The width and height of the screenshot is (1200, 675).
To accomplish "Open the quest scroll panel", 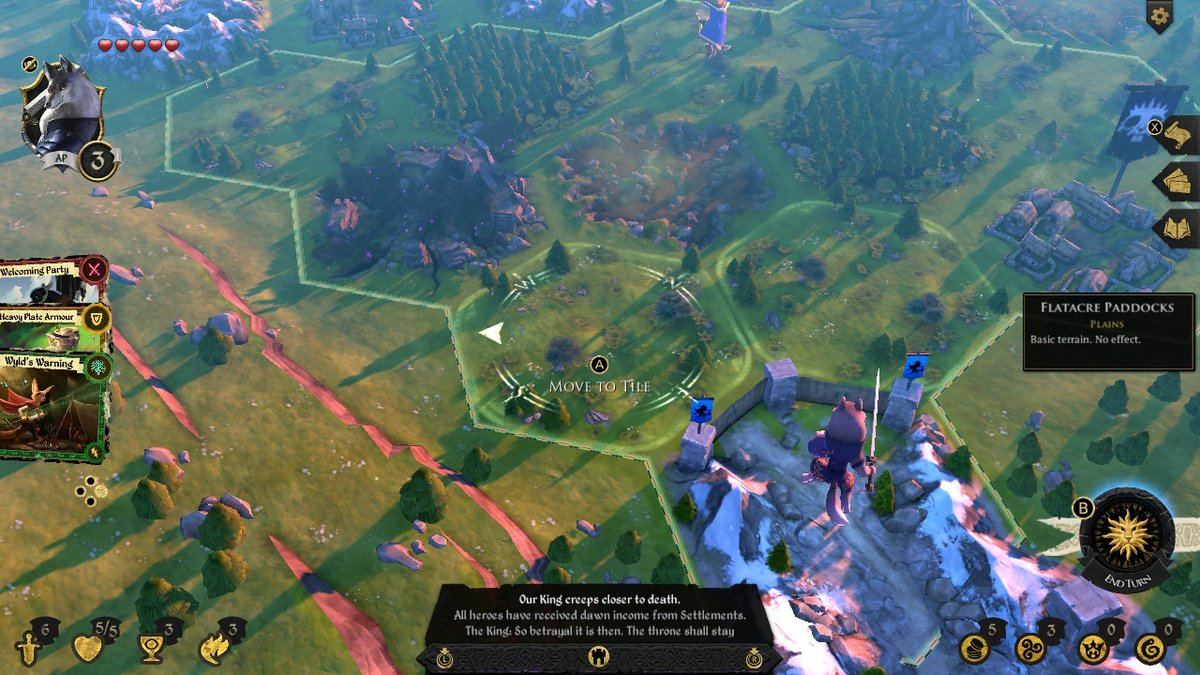I will click(1178, 135).
